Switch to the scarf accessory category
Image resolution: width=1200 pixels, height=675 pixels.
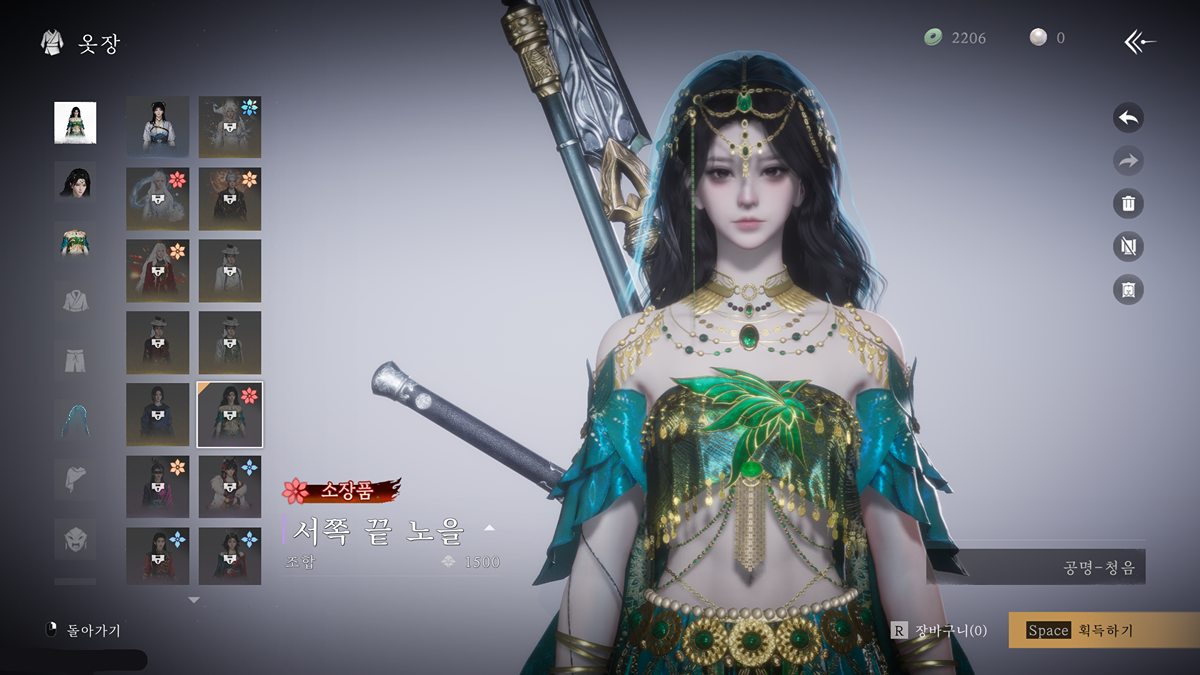75,479
